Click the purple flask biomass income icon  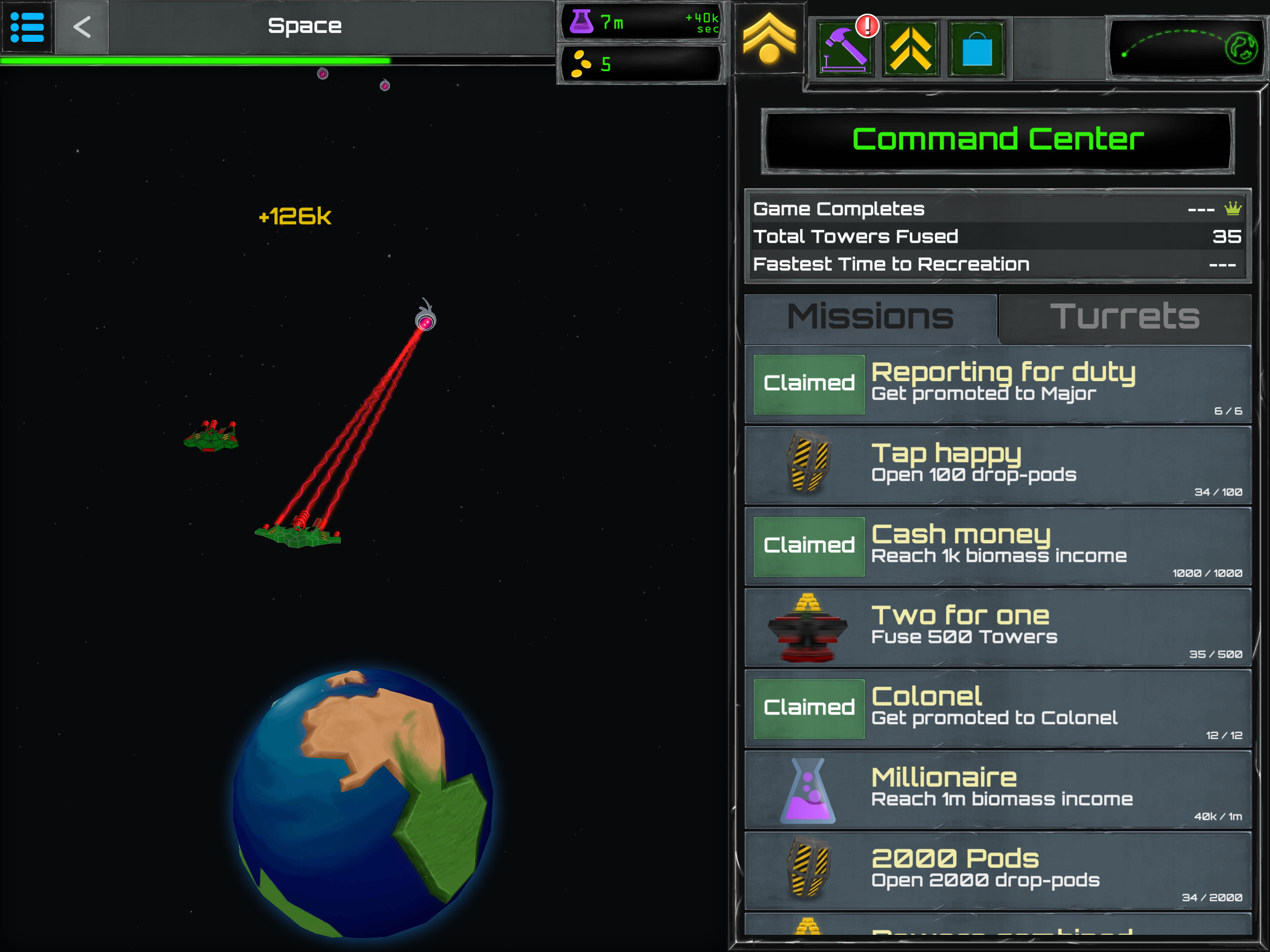point(582,22)
